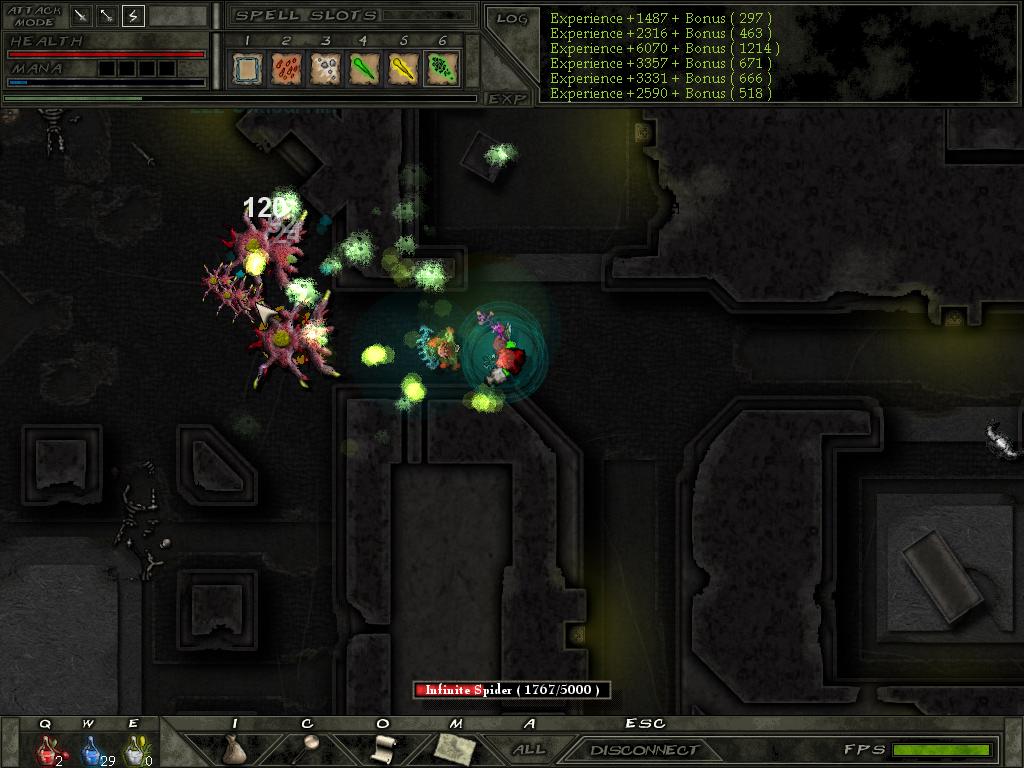Viewport: 1024px width, 768px height.
Task: Open the world map
Action: [454, 746]
